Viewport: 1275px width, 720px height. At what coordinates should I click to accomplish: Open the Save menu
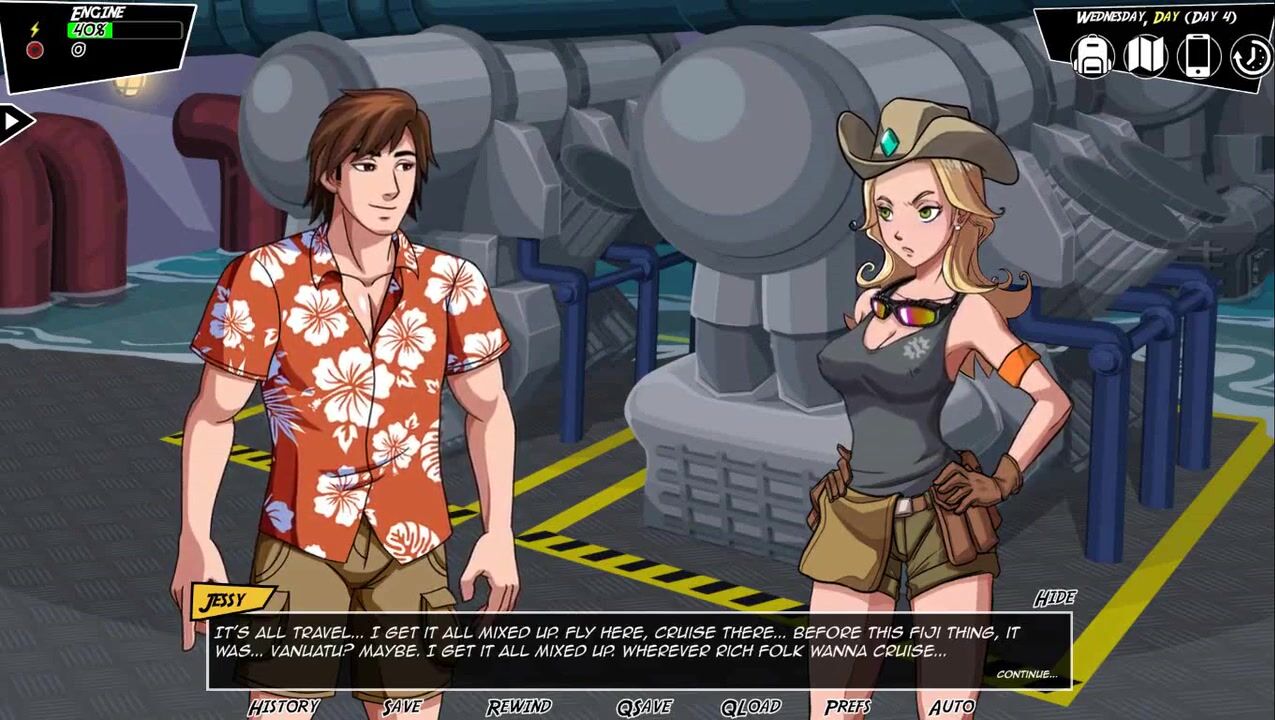click(402, 707)
